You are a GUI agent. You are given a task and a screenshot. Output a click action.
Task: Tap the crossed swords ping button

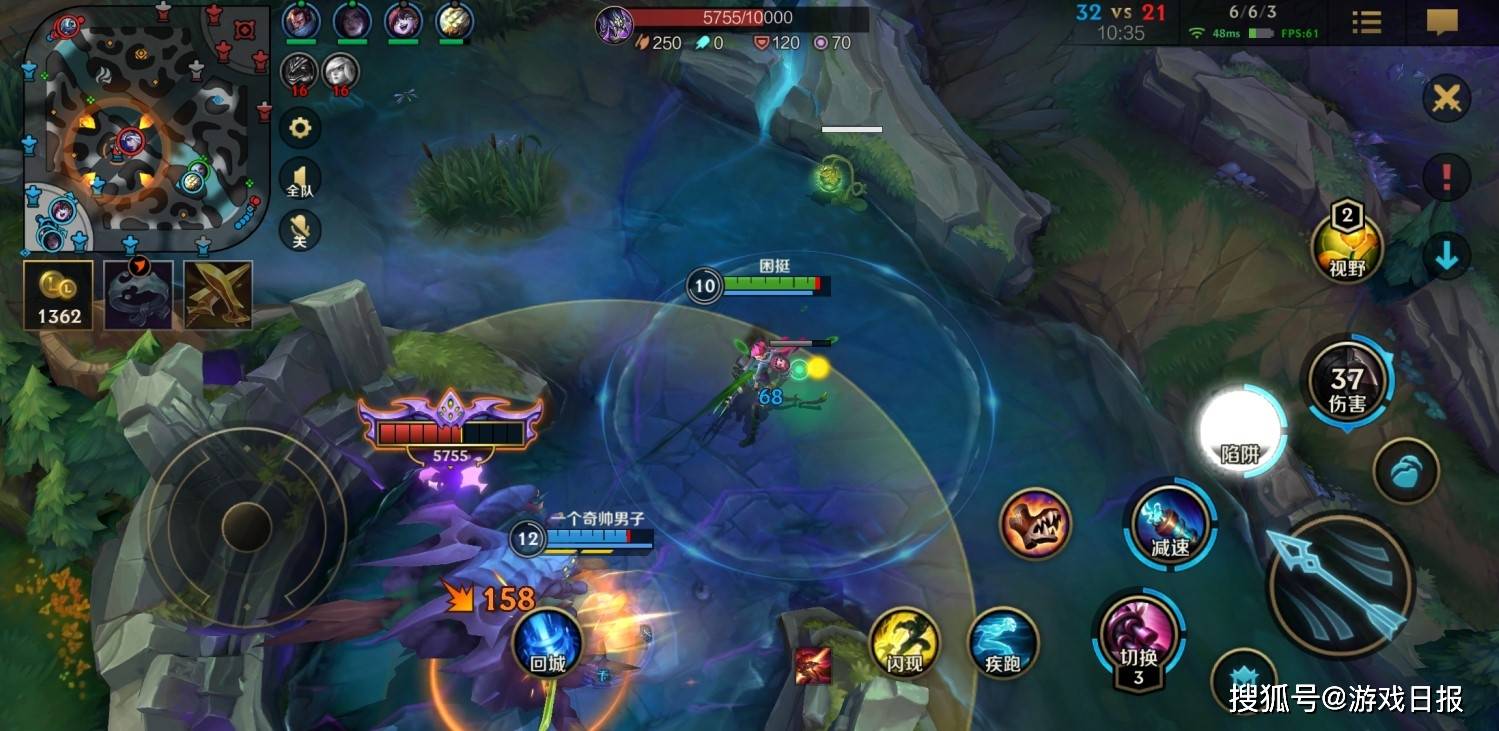tap(1446, 98)
